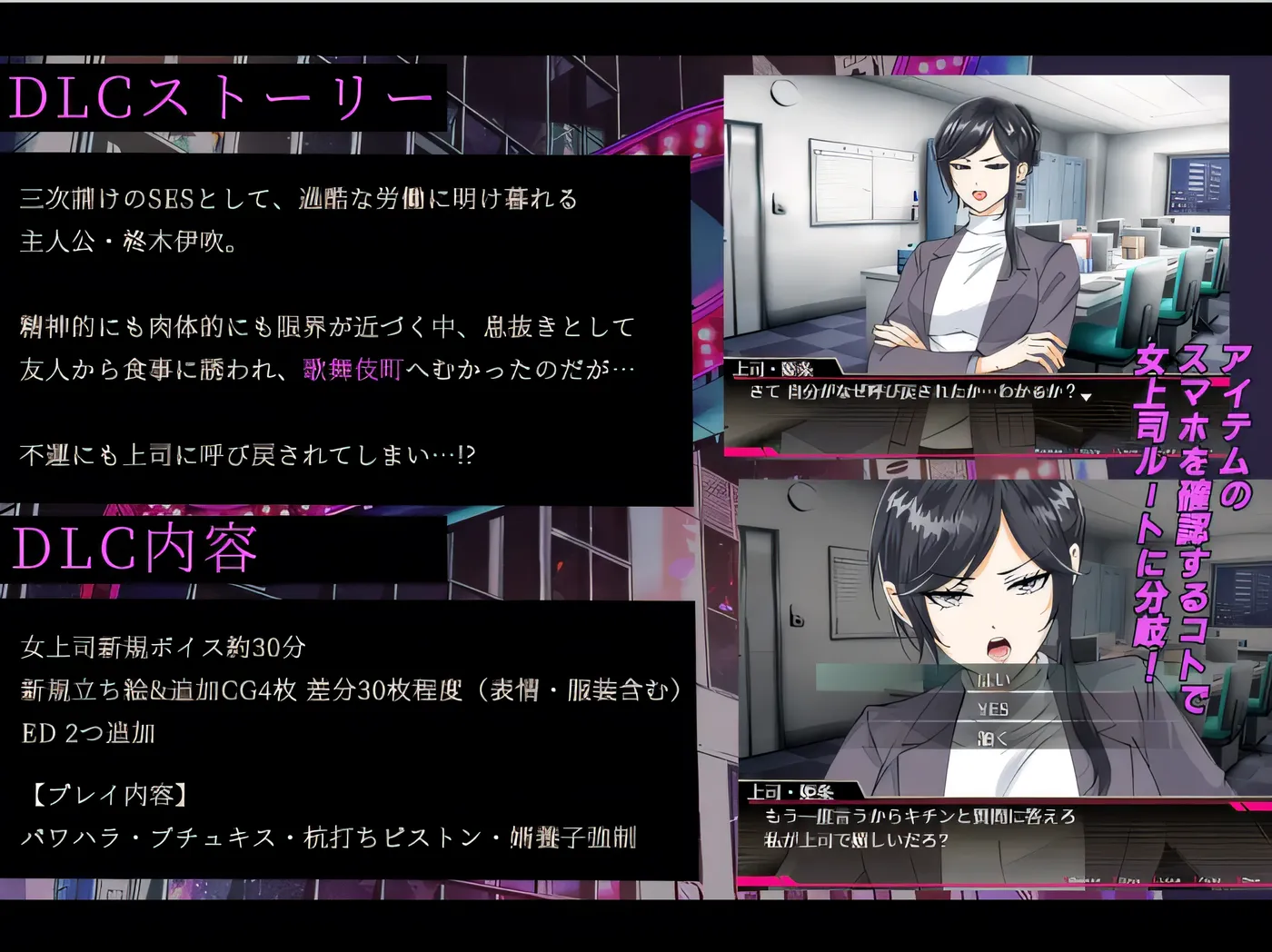Click the pink 歌舞伎町 link text
This screenshot has width=1272, height=952.
351,369
